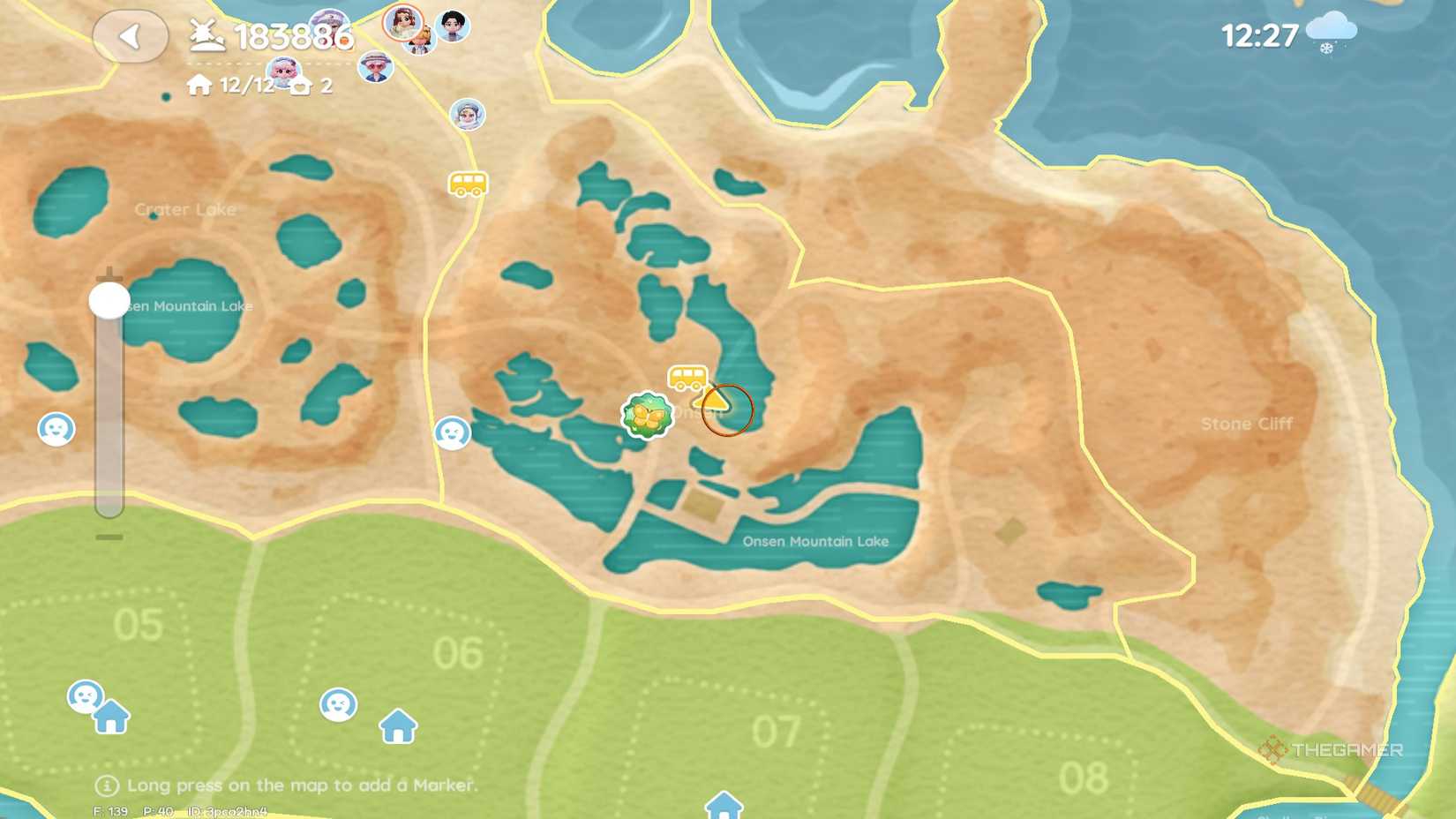Select the butterfly gathering spot icon near Onsen
Image resolution: width=1456 pixels, height=819 pixels.
pos(646,415)
